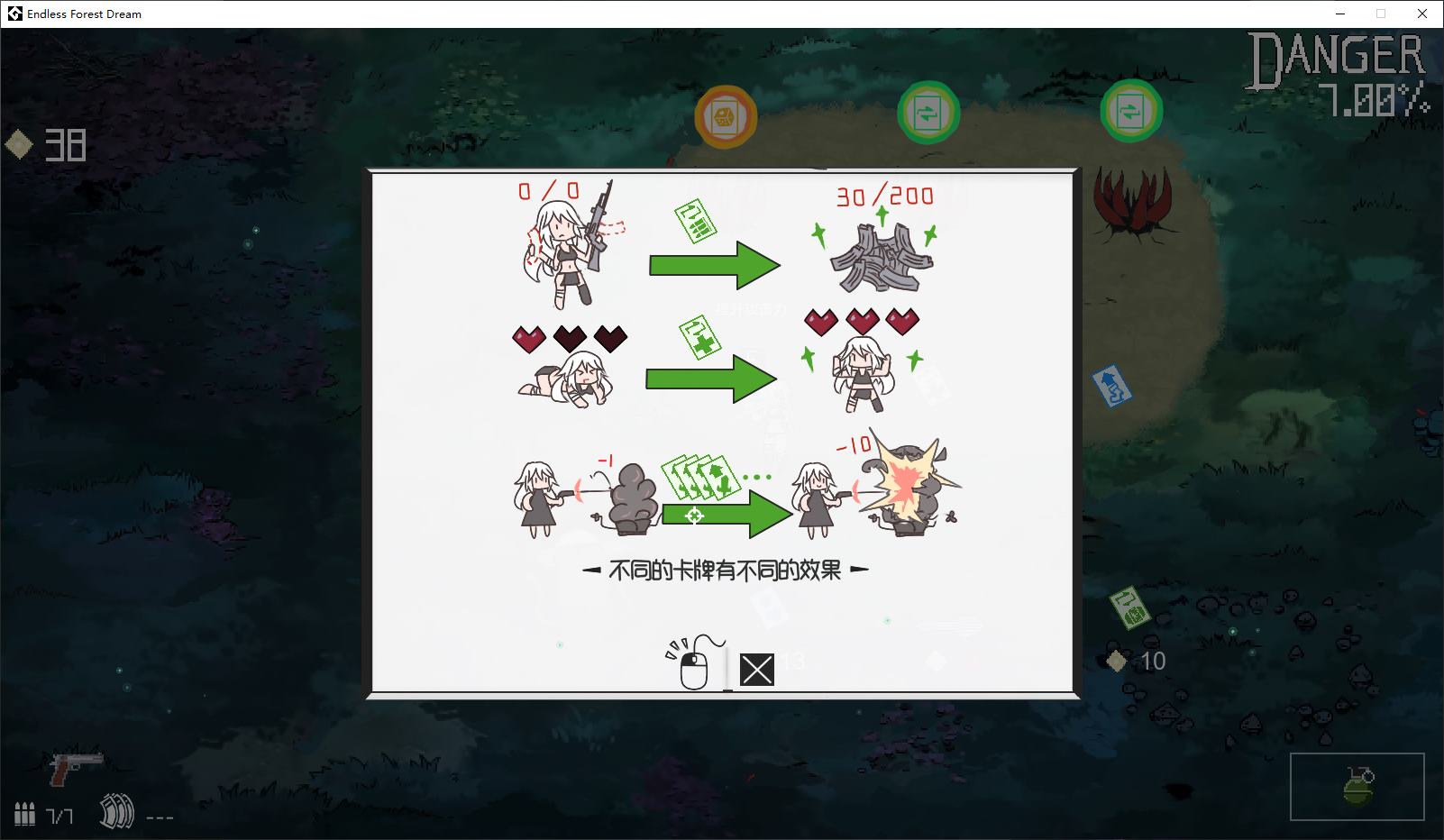Screen dimensions: 1444x840
Task: Minimize the game window
Action: tap(1339, 14)
